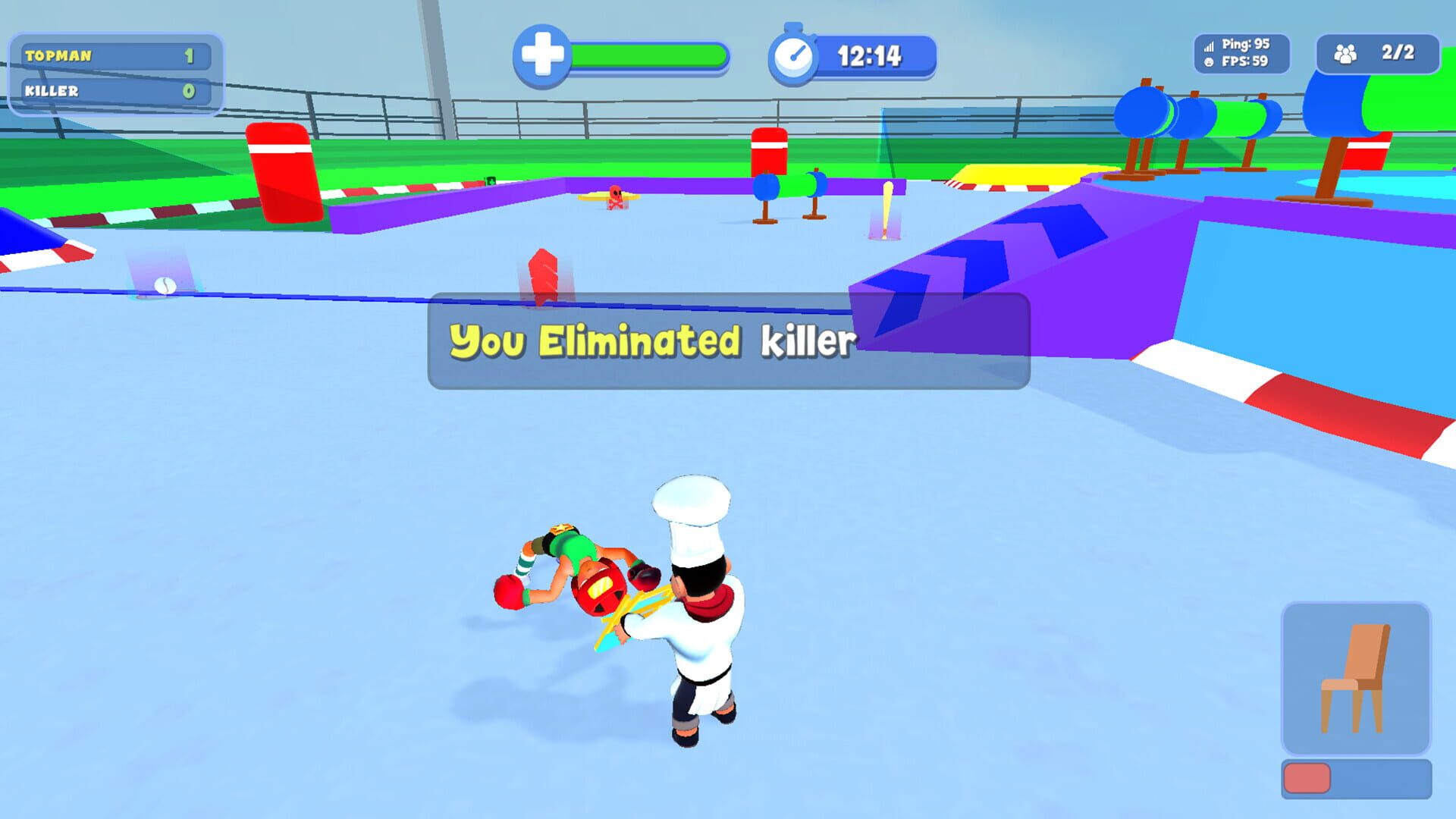Click the stopwatch timer icon
The height and width of the screenshot is (819, 1456).
[x=794, y=53]
